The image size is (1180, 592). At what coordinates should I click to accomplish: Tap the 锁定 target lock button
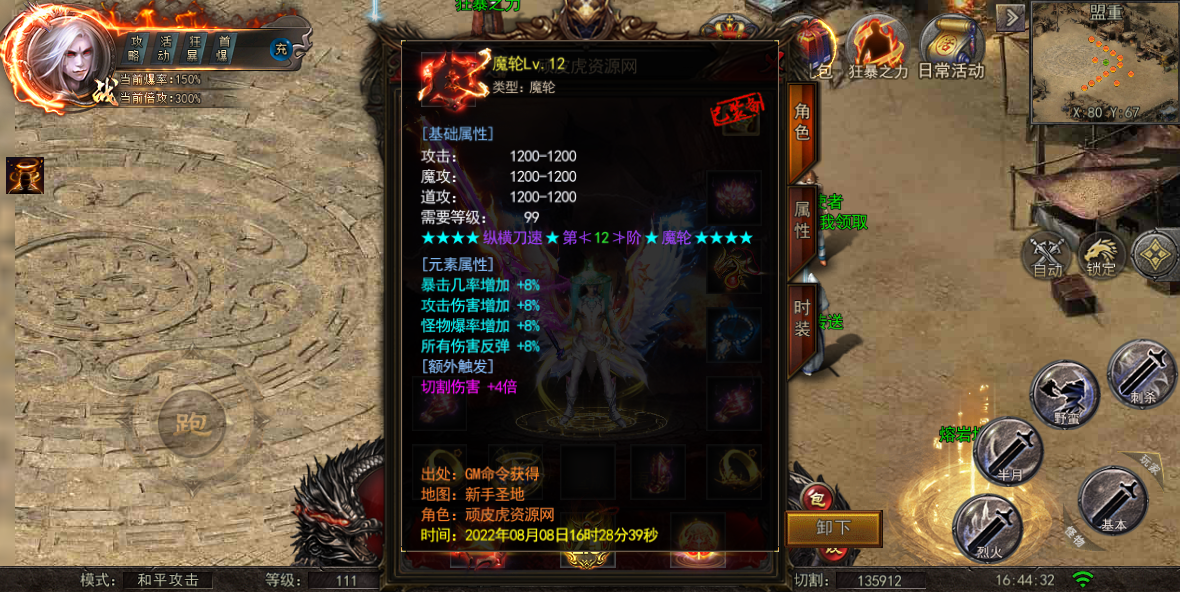1101,255
